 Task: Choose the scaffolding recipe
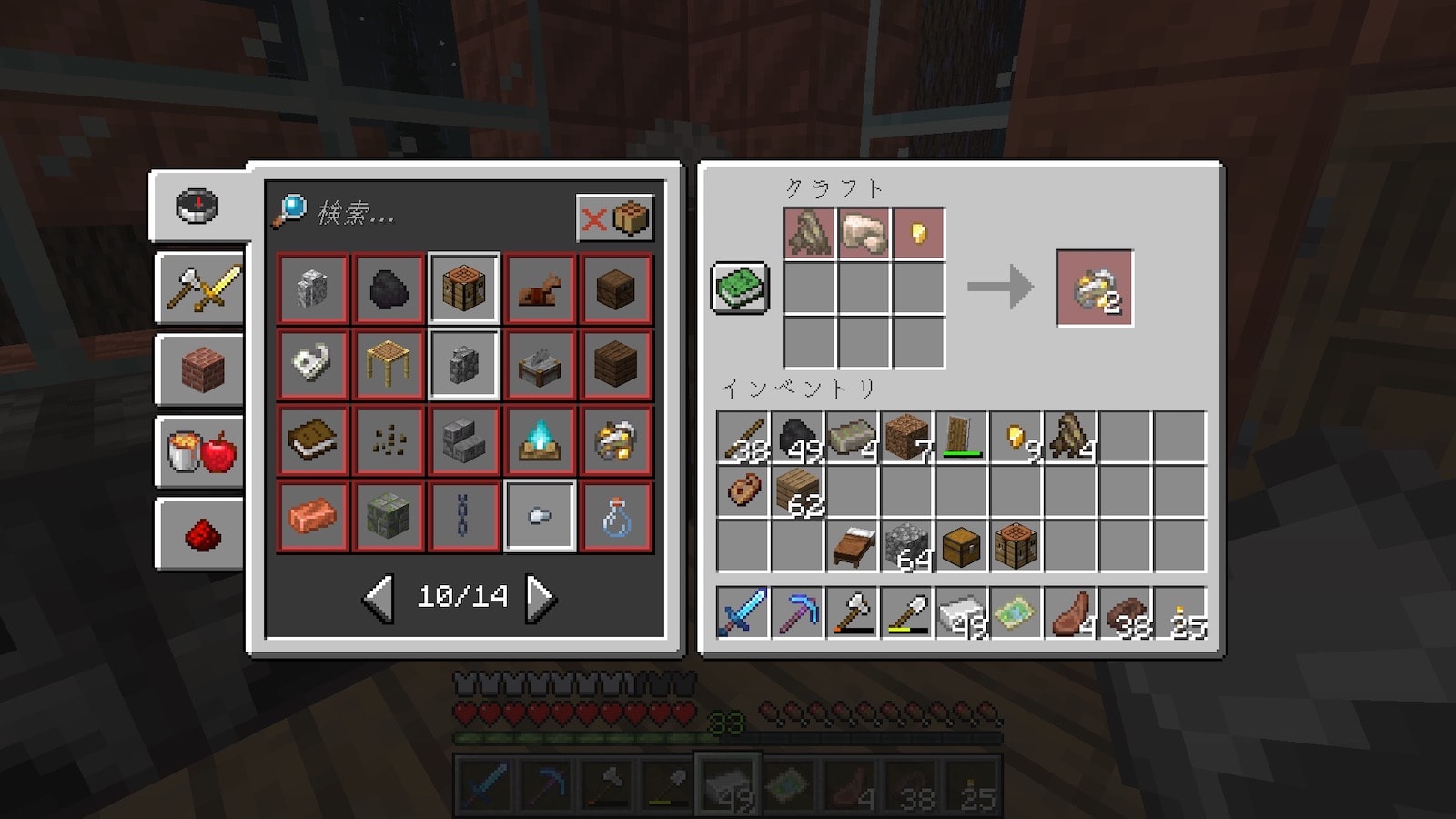pos(389,365)
